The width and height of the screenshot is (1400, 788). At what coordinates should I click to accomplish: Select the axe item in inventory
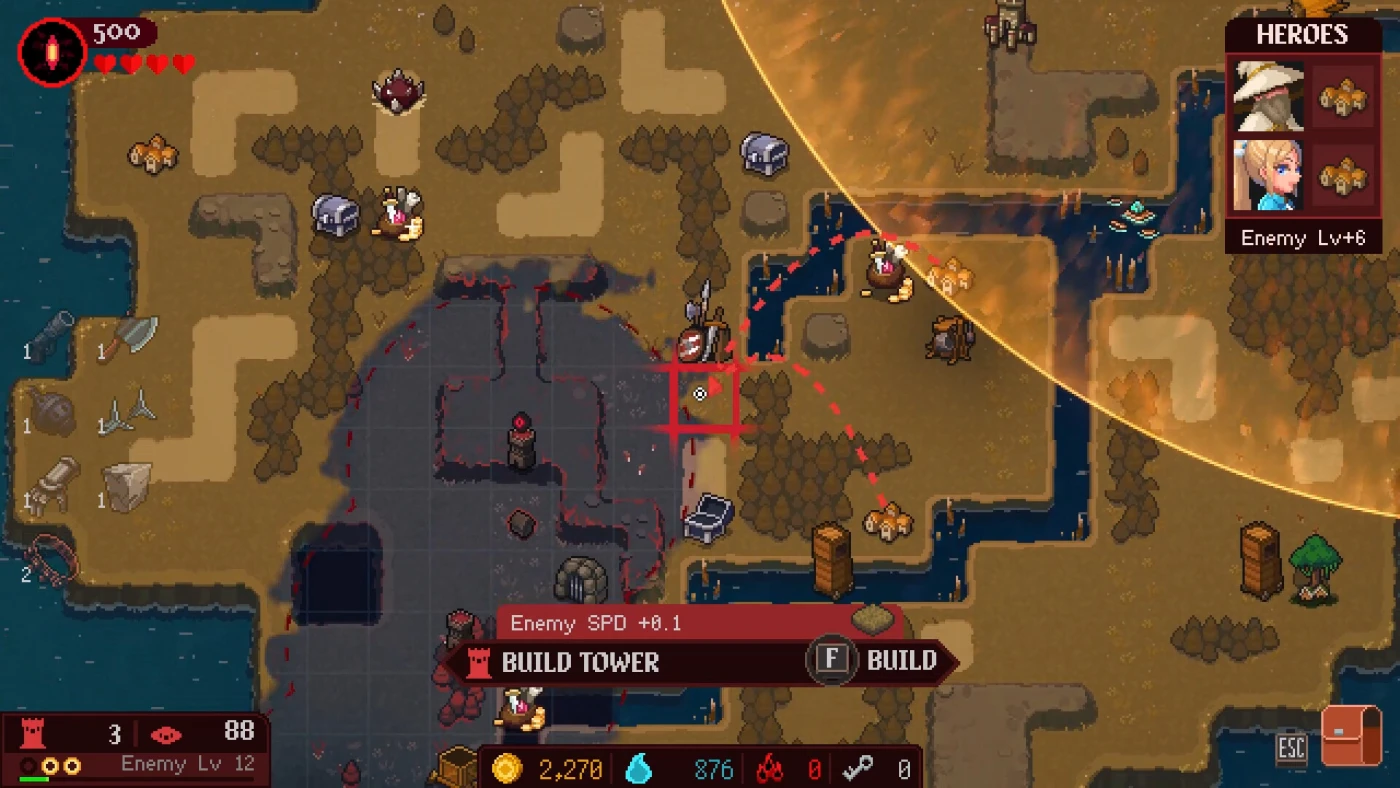click(130, 337)
